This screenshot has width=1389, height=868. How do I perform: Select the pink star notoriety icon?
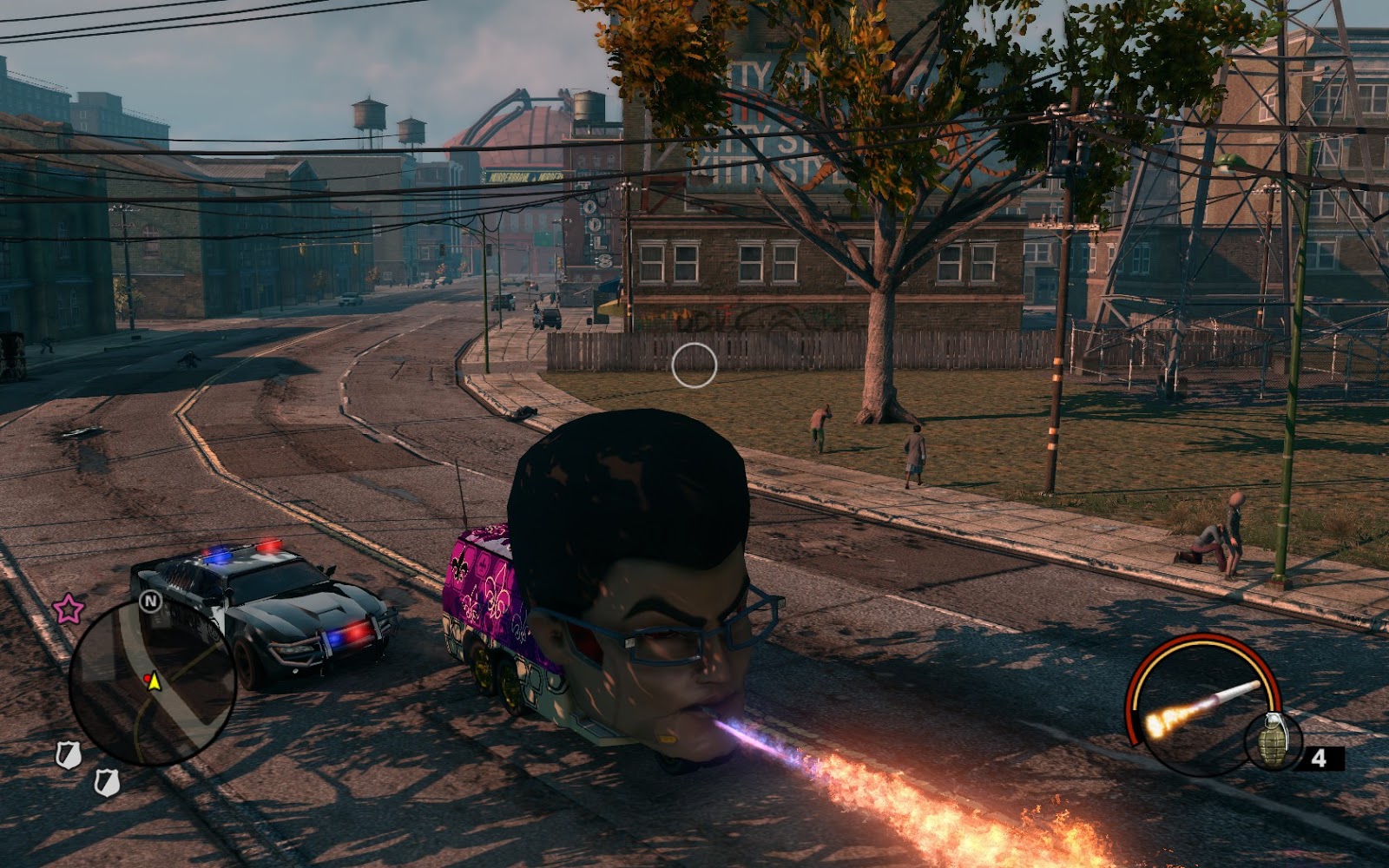click(69, 608)
